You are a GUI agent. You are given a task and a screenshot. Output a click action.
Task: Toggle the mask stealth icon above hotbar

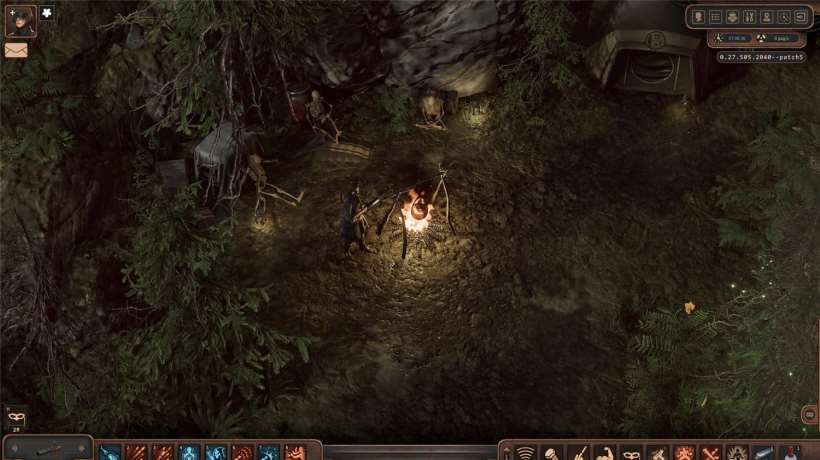(15, 416)
